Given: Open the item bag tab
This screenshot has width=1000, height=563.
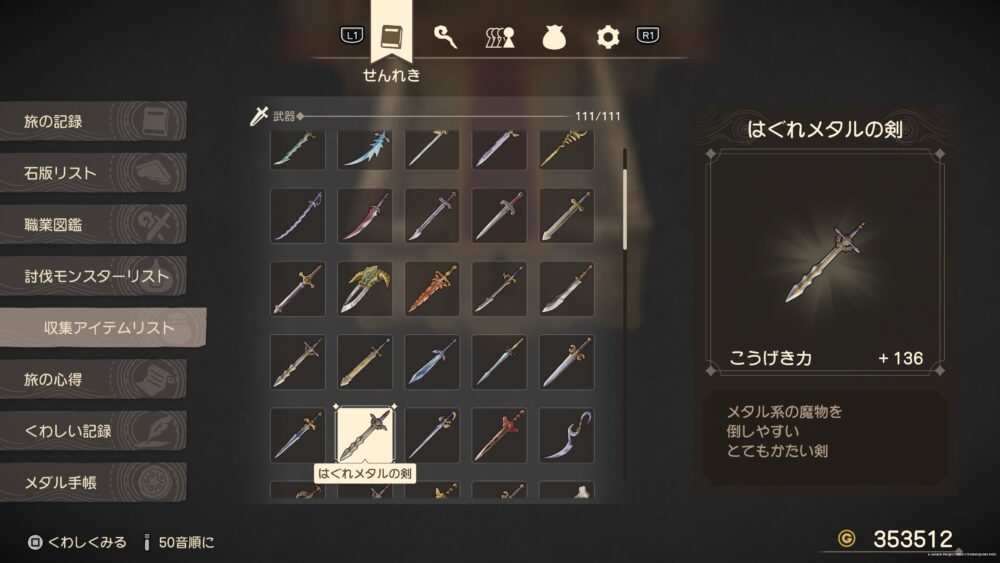Looking at the screenshot, I should pyautogui.click(x=554, y=38).
